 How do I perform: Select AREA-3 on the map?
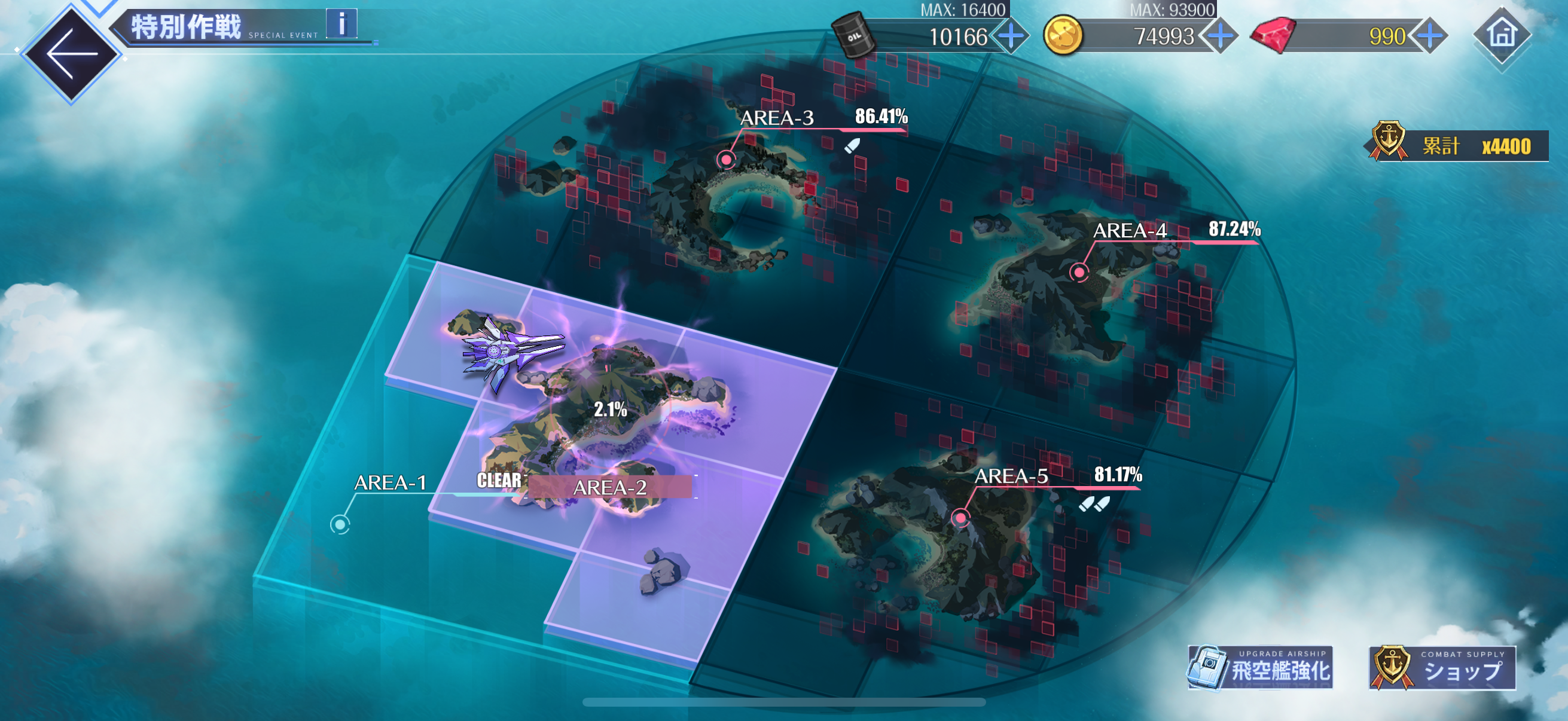tap(726, 160)
